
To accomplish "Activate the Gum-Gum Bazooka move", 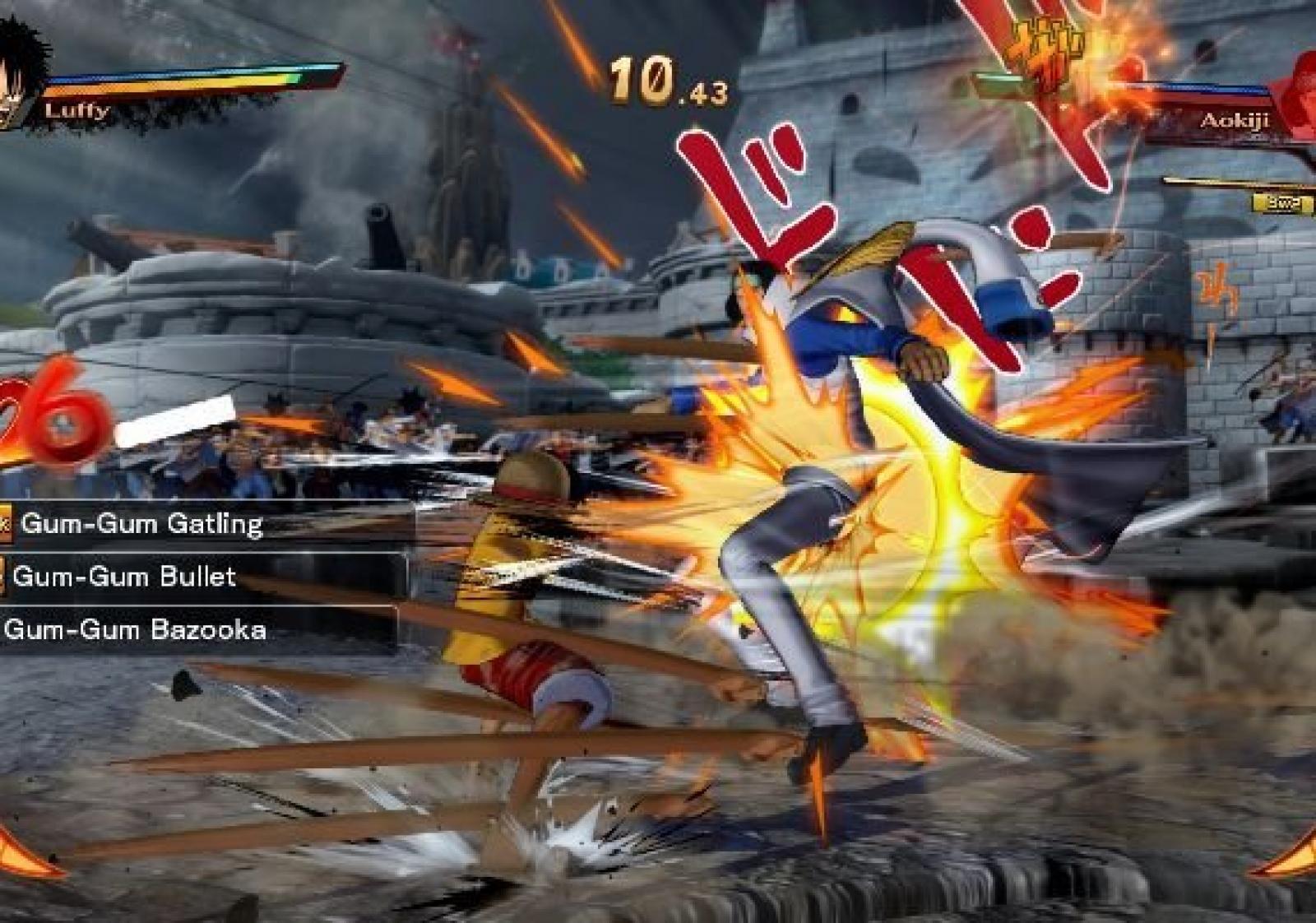I will coord(135,630).
